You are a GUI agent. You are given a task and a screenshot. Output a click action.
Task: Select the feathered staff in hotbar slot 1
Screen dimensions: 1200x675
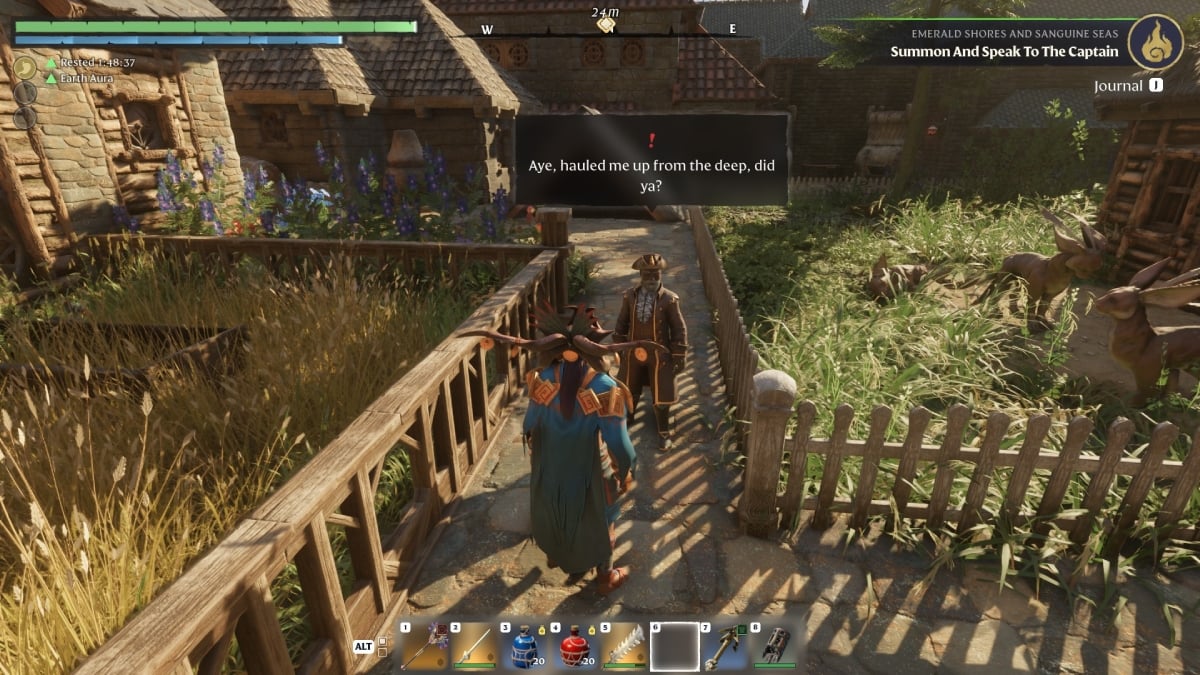click(424, 646)
